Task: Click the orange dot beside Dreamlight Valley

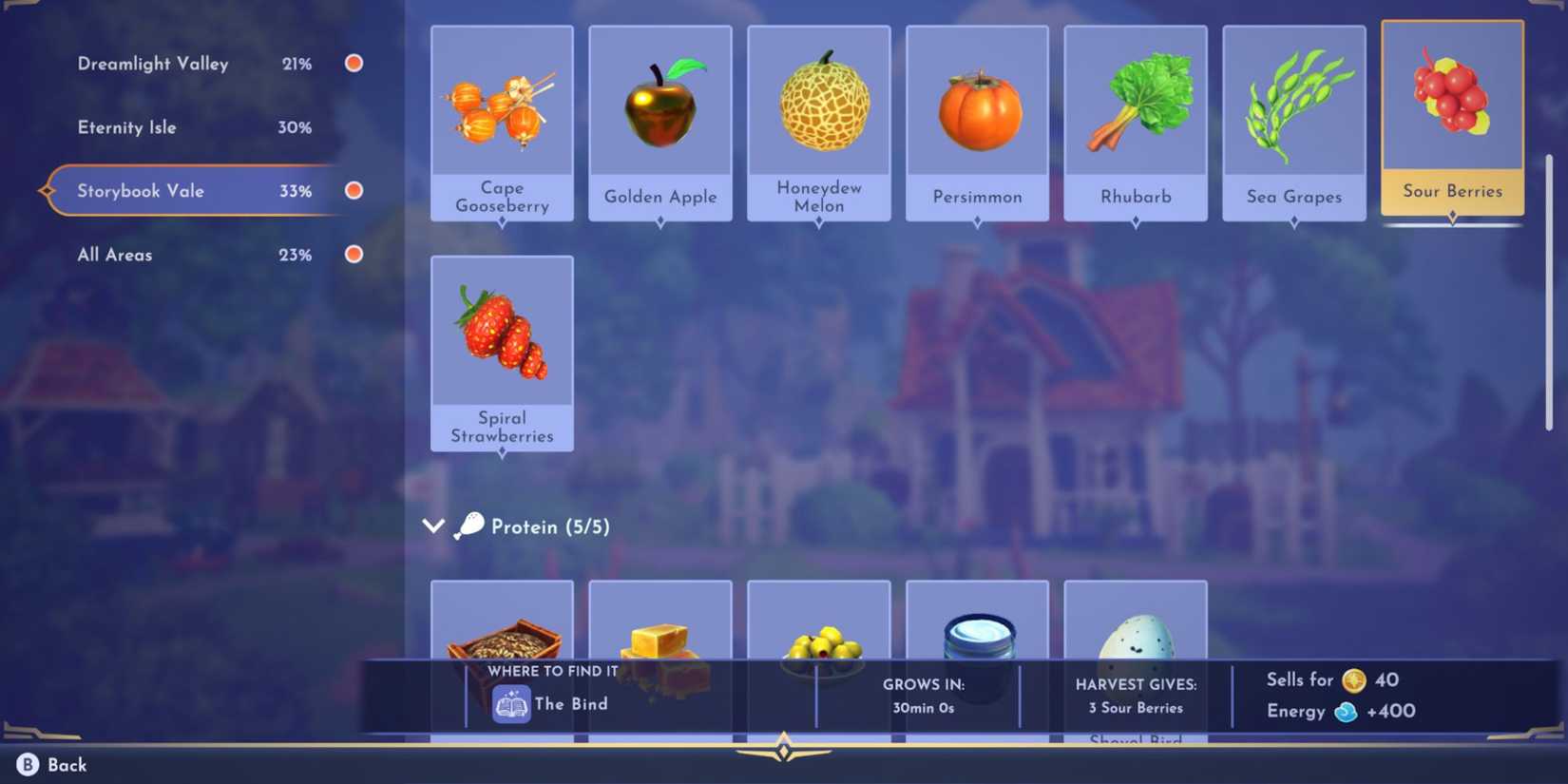Action: tap(353, 63)
